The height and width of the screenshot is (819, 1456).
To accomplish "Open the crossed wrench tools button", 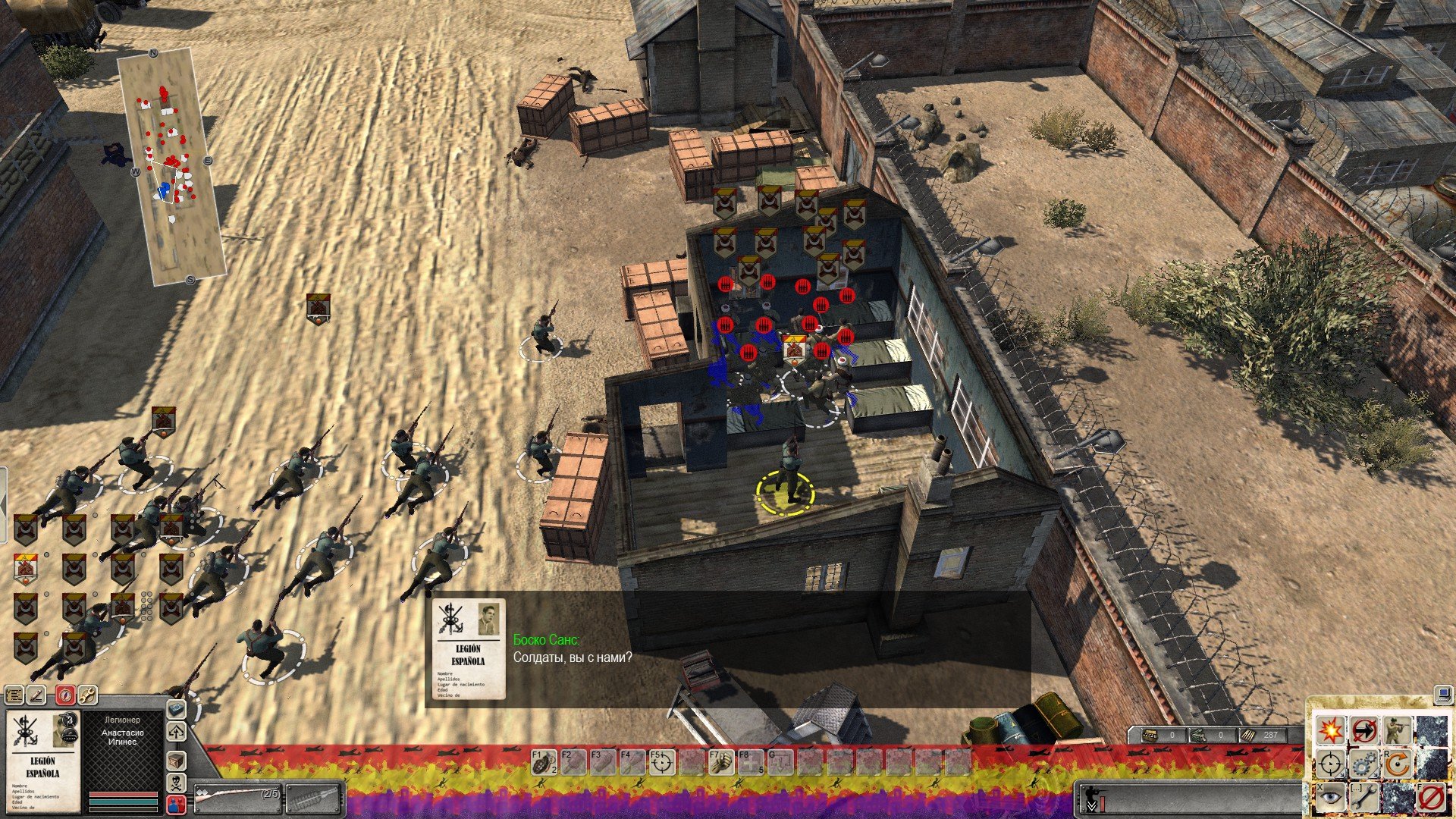I will coord(87,695).
